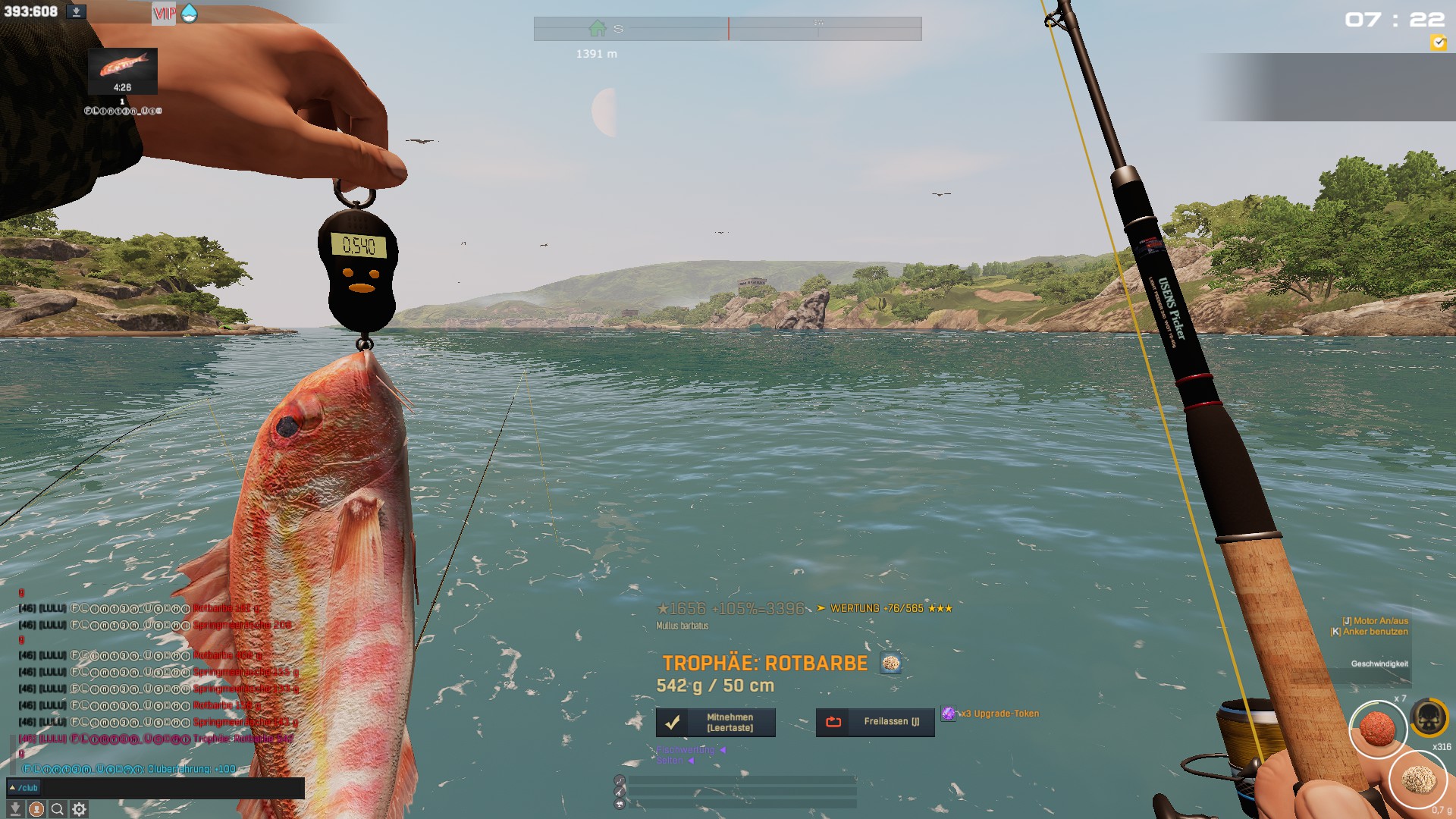Click the skull icon with orange ring
The image size is (1456, 819).
(1429, 717)
